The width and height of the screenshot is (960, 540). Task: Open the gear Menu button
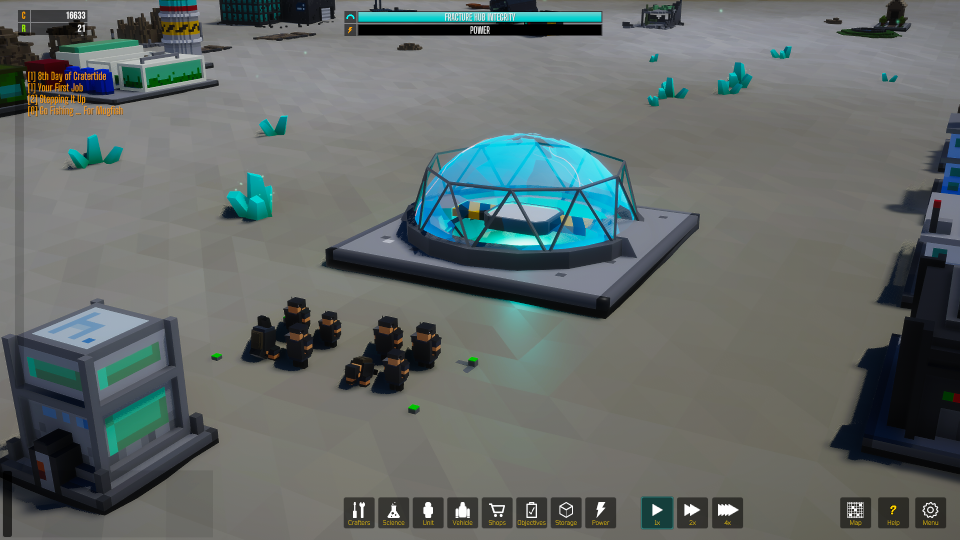931,513
